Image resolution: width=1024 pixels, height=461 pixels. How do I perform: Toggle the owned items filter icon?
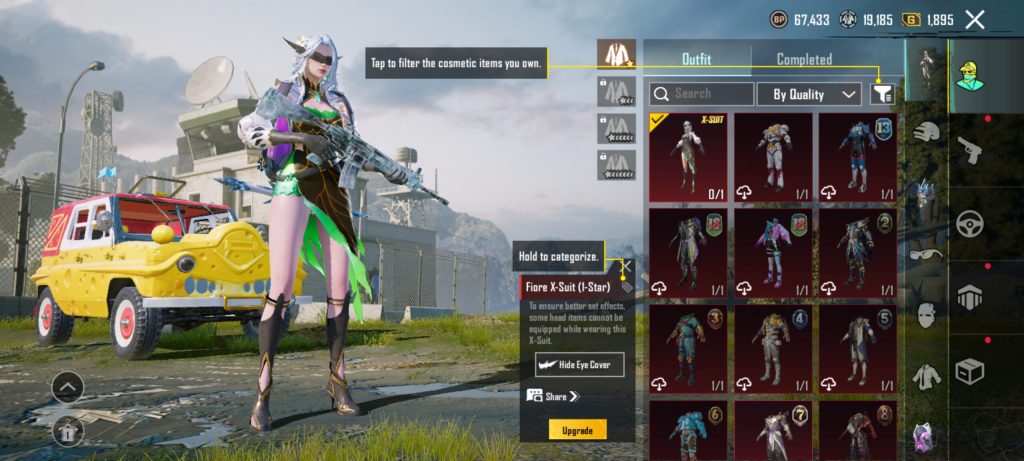coord(882,94)
